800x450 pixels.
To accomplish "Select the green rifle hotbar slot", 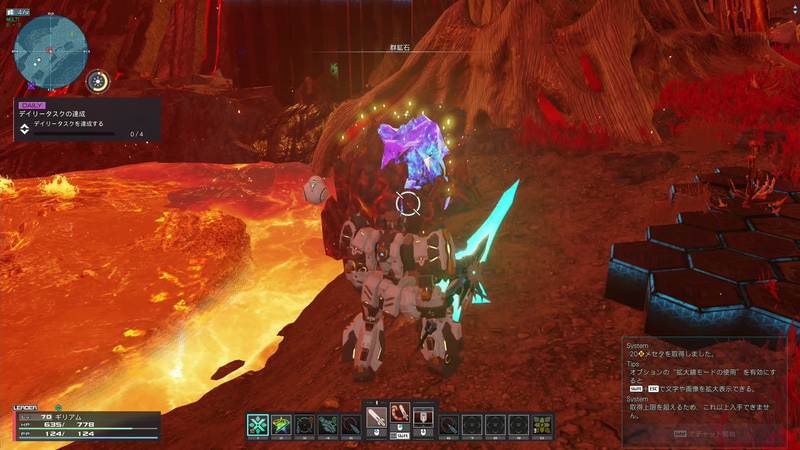I will coord(328,424).
